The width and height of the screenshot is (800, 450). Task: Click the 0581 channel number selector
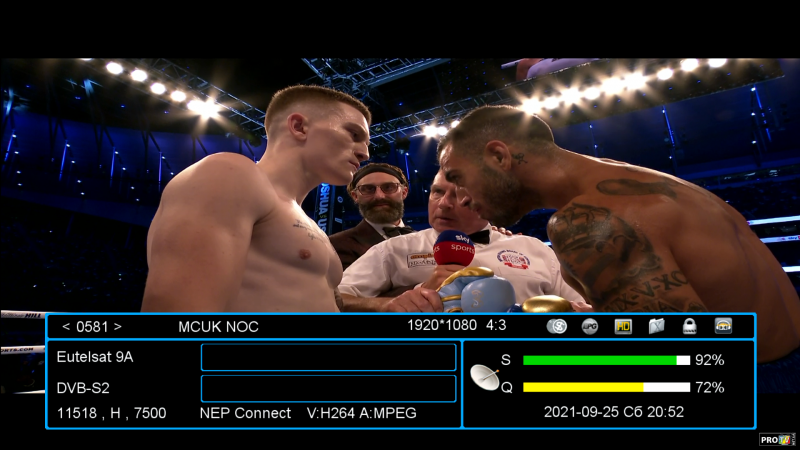91,326
